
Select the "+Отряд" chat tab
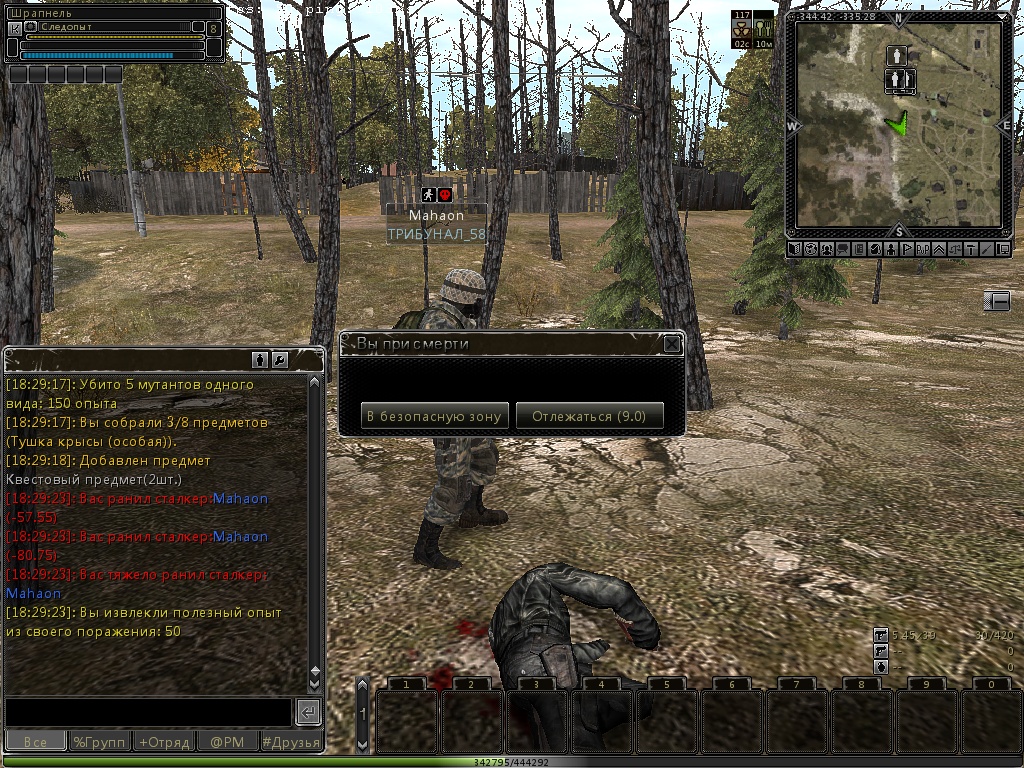pos(163,742)
